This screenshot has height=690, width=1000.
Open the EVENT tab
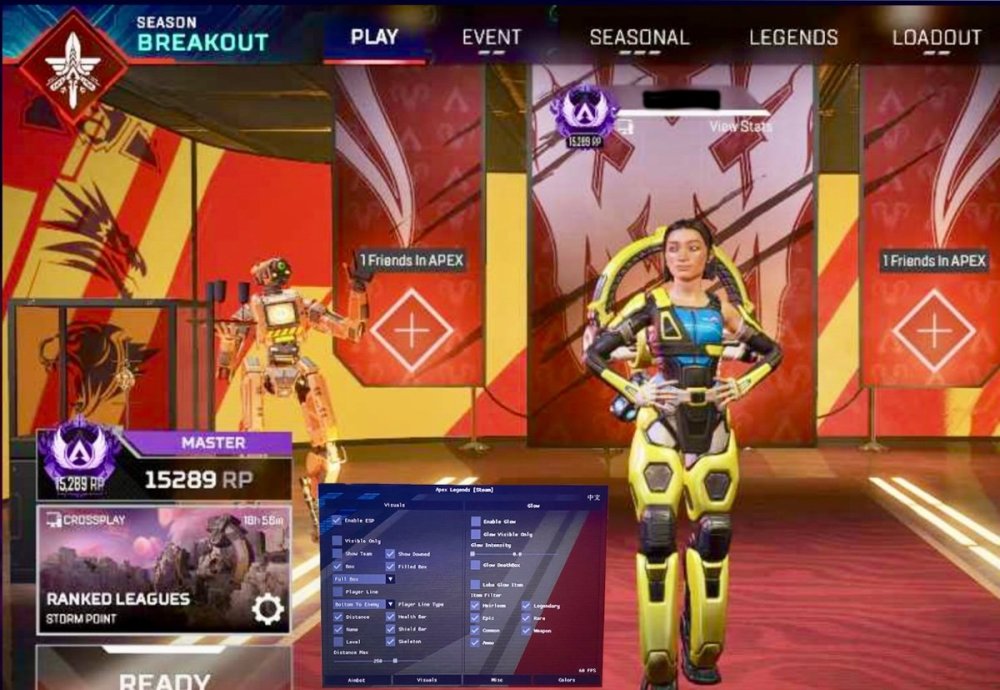[x=491, y=38]
